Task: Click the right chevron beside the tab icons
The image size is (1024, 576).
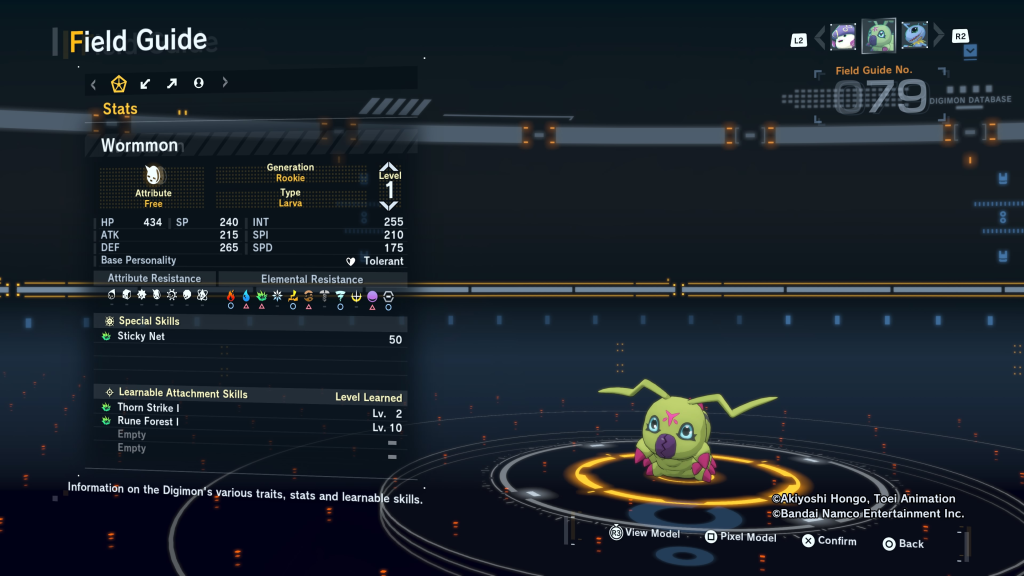Action: pos(225,83)
